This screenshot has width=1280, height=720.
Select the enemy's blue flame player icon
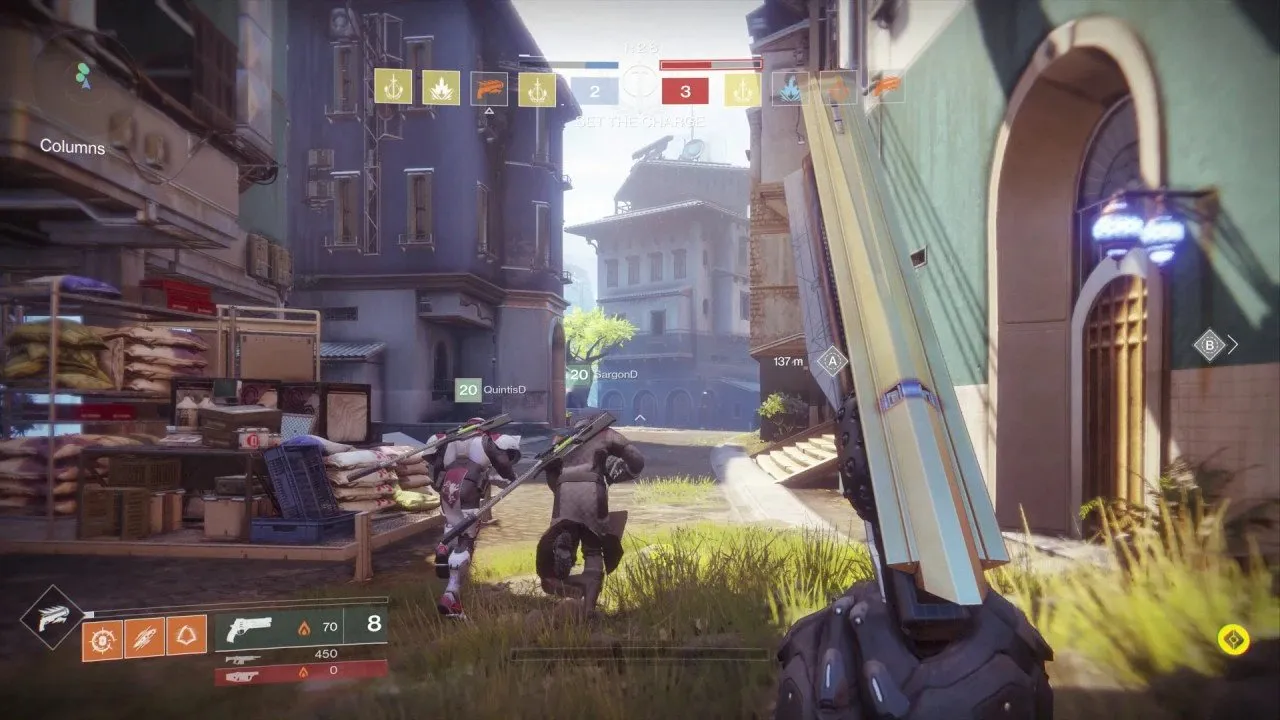point(790,88)
